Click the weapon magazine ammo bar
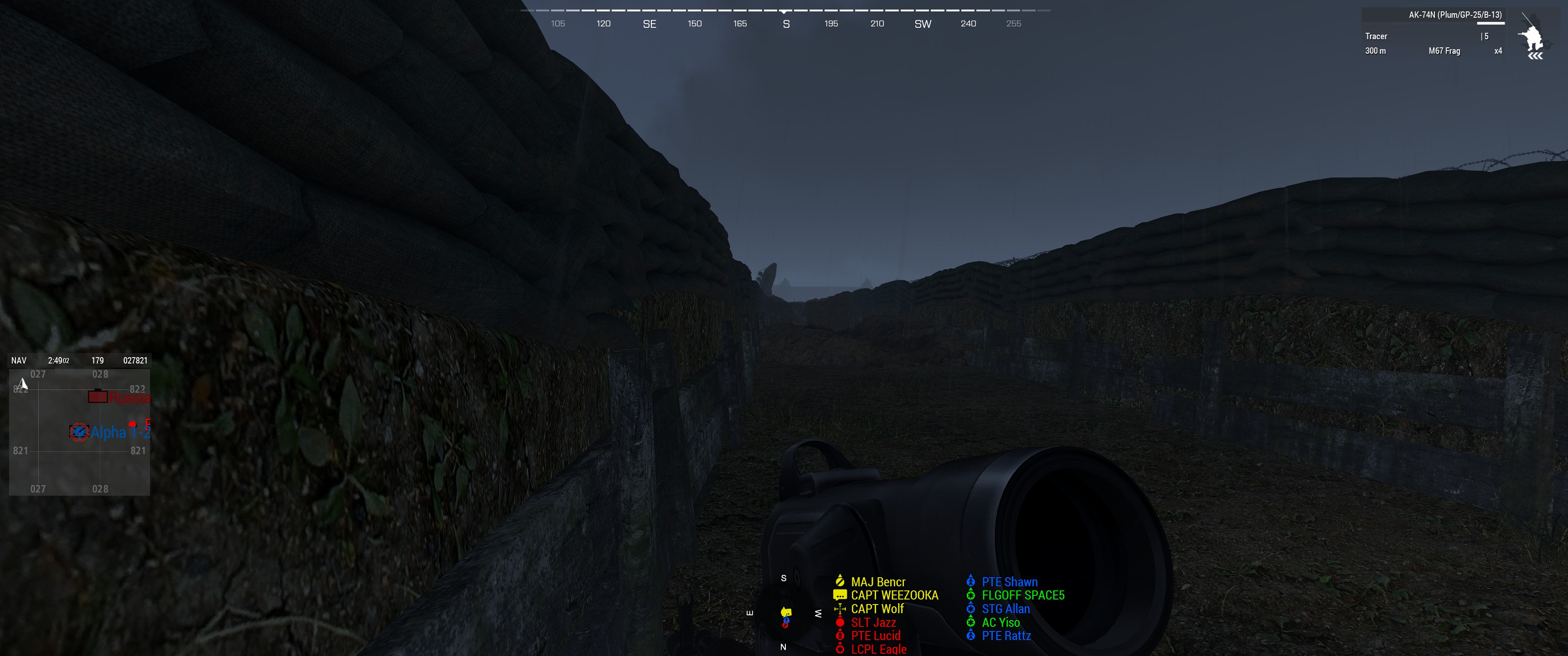 (1491, 24)
